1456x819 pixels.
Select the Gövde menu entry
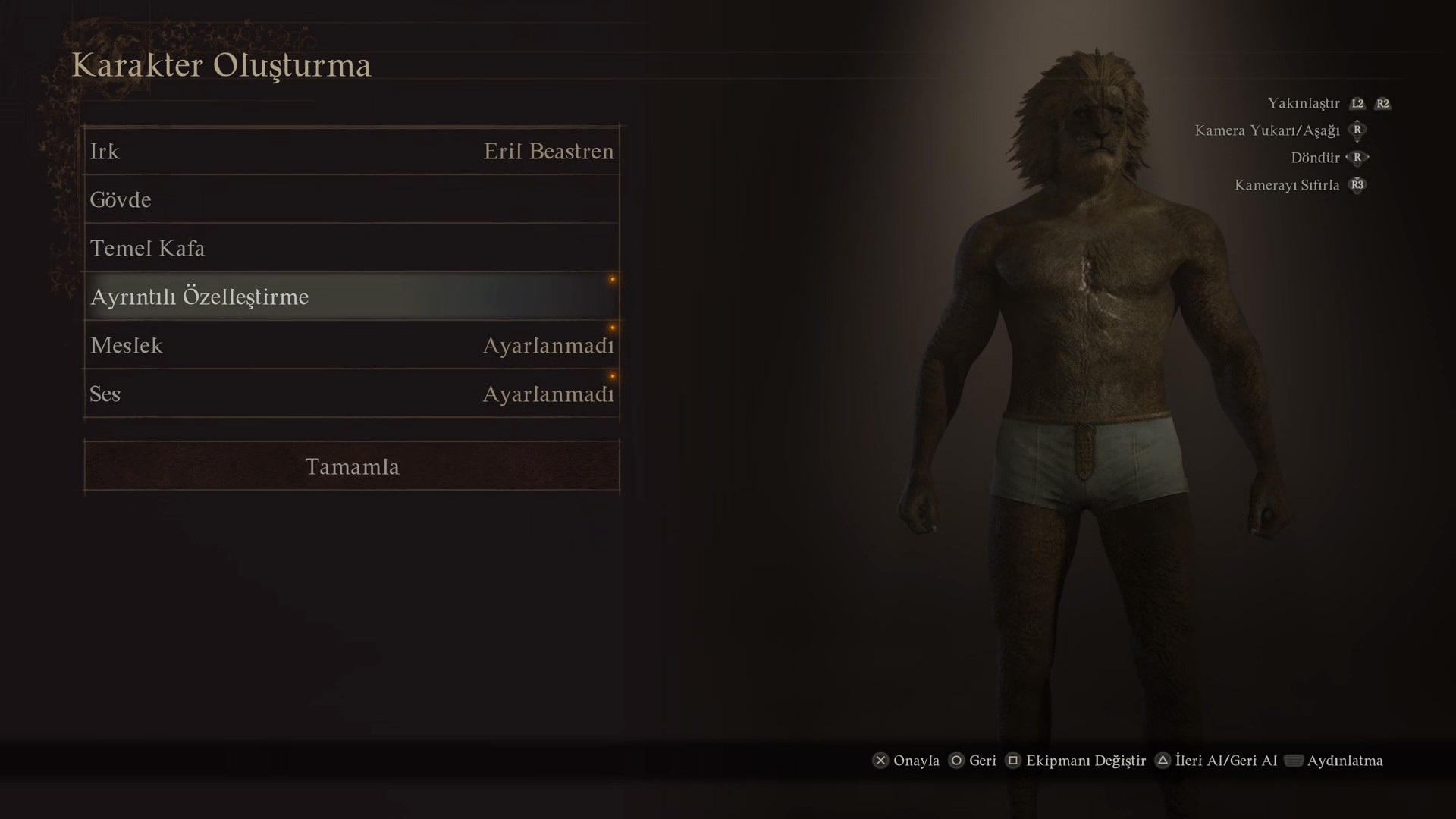point(351,200)
